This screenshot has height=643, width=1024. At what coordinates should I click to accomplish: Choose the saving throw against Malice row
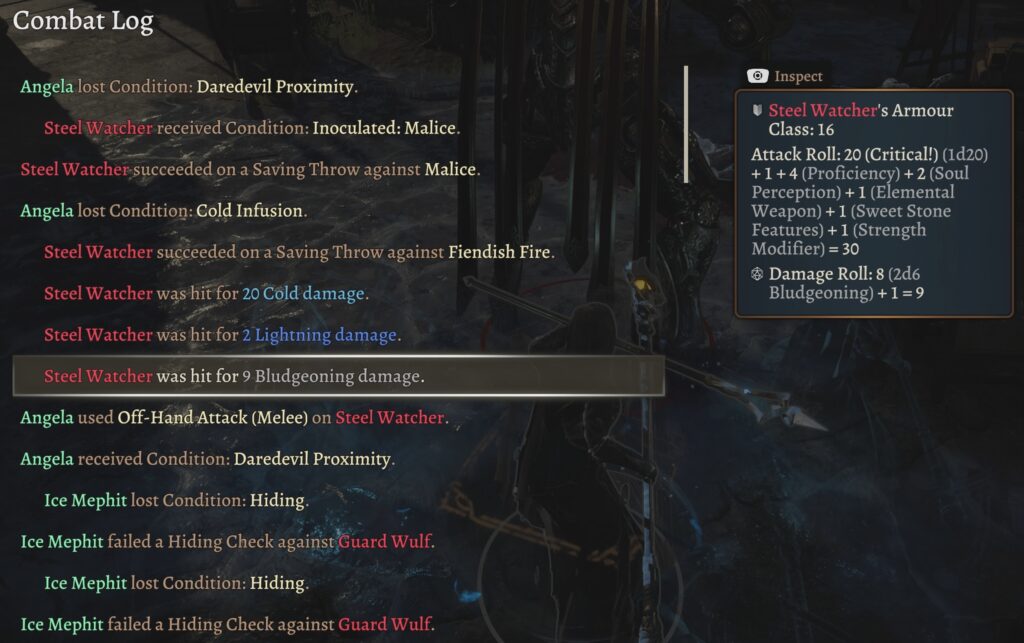point(250,170)
